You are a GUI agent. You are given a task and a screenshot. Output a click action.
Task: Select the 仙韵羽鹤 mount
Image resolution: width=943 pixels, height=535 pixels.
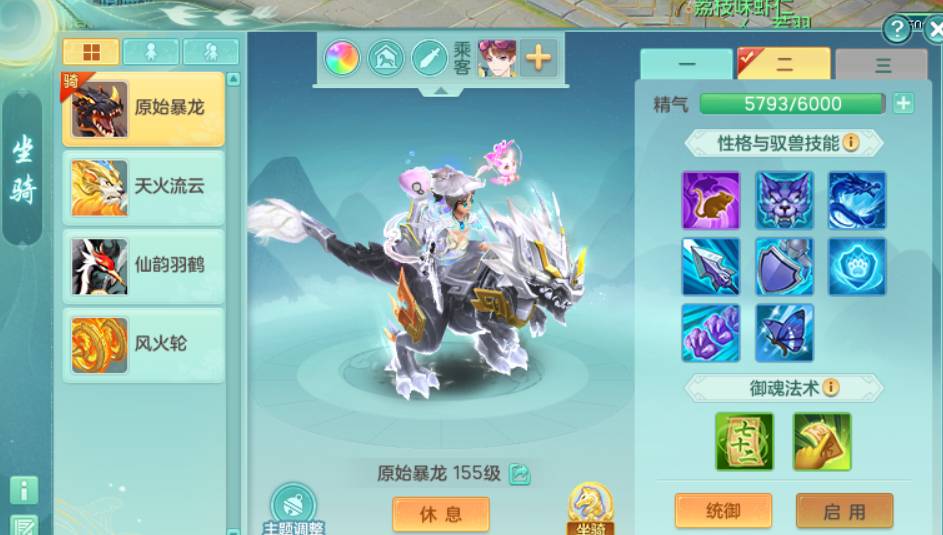pos(143,265)
